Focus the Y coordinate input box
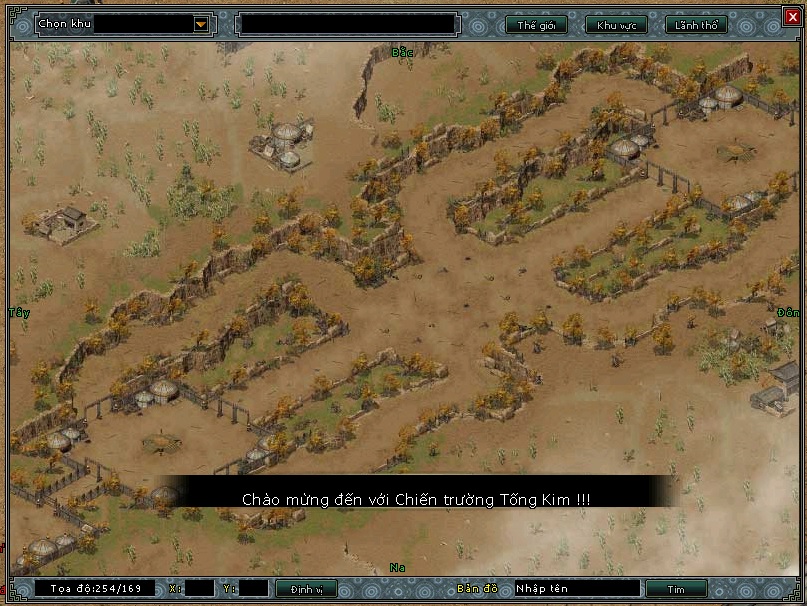807x606 pixels. pyautogui.click(x=253, y=589)
